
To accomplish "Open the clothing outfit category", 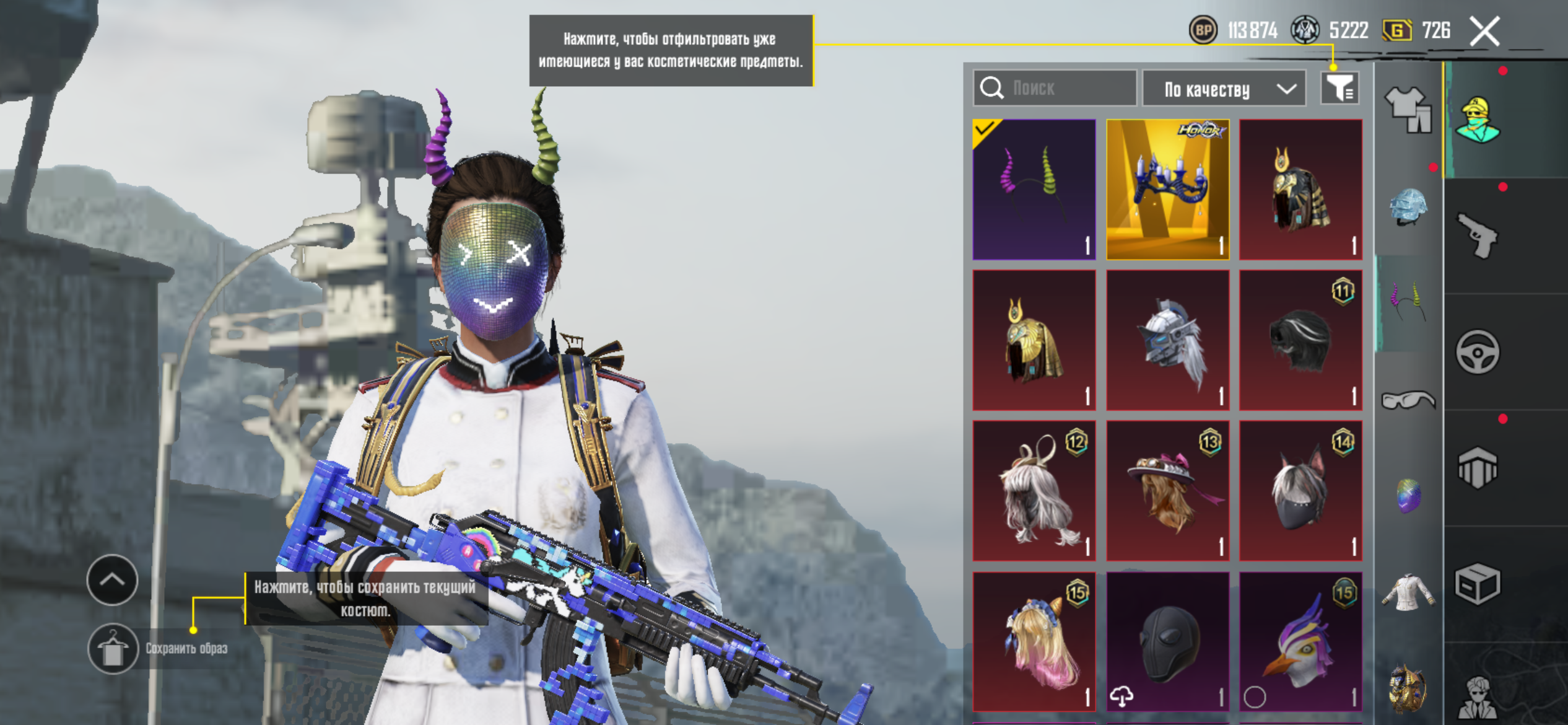I will (1408, 109).
